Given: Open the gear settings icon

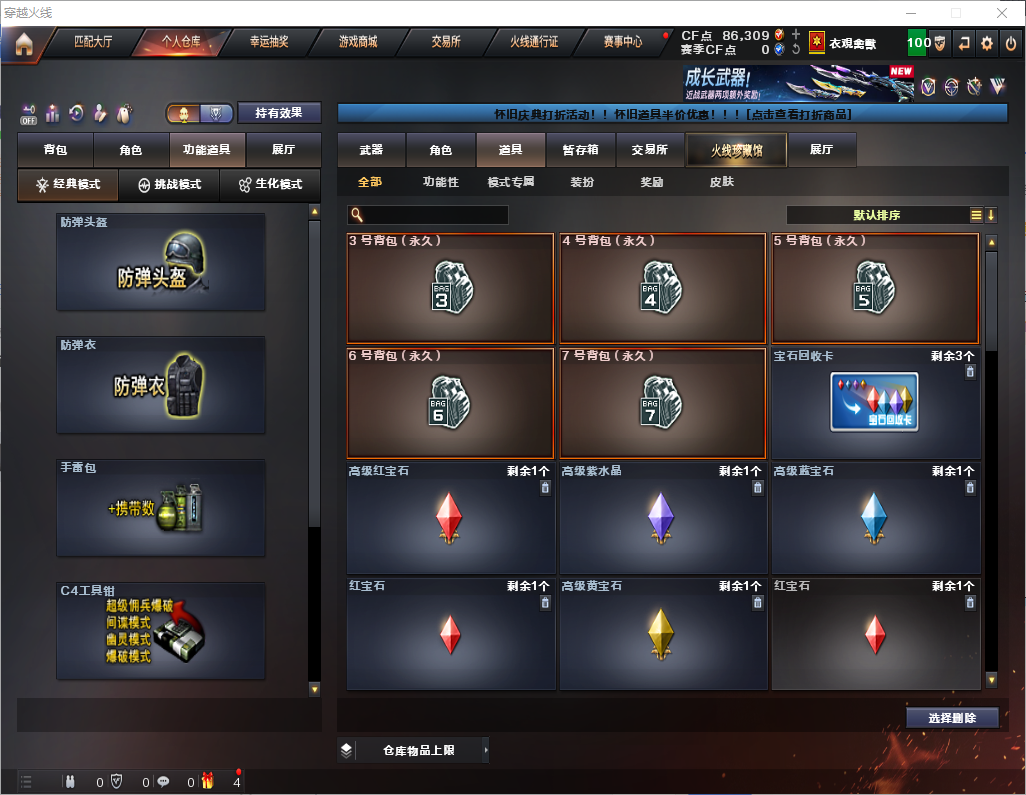Looking at the screenshot, I should [x=987, y=43].
